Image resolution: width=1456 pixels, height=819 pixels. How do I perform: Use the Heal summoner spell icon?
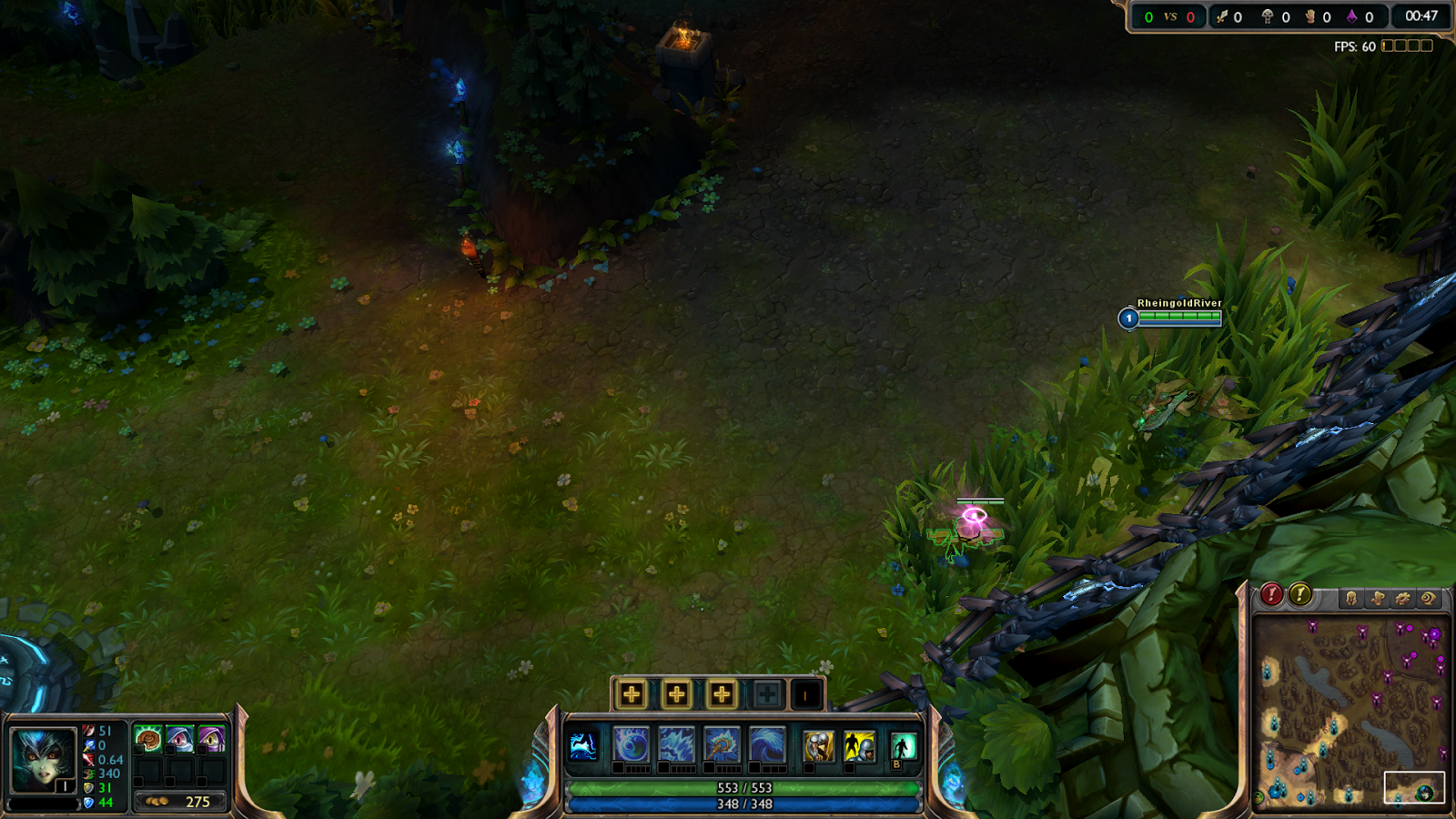point(818,746)
